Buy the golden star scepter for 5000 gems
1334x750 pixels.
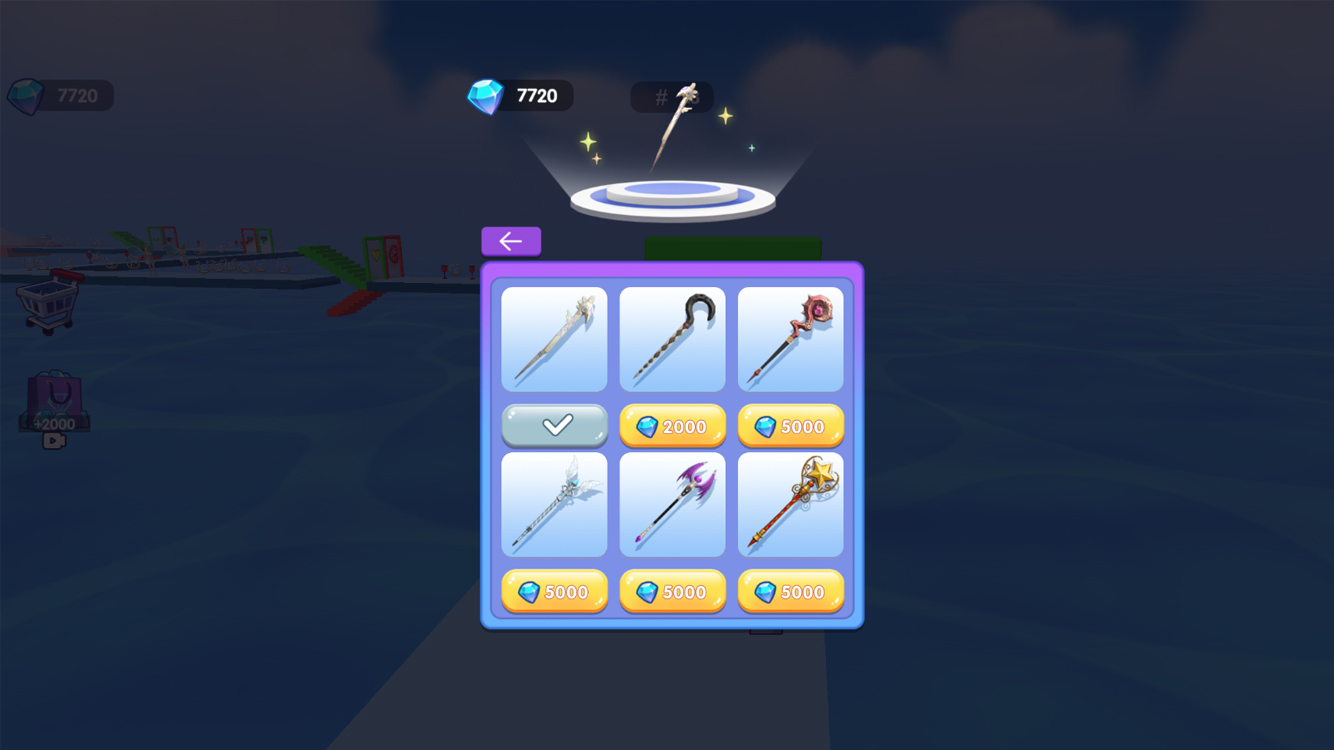pyautogui.click(x=790, y=591)
